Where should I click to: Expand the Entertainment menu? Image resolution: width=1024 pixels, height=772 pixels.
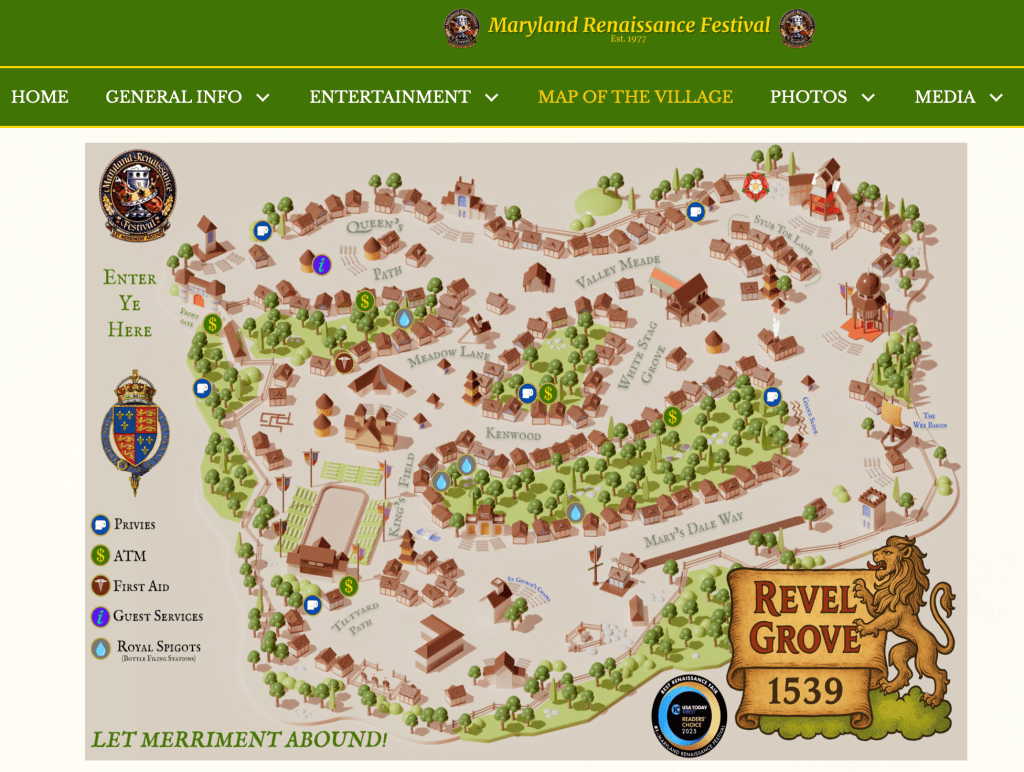(403, 97)
